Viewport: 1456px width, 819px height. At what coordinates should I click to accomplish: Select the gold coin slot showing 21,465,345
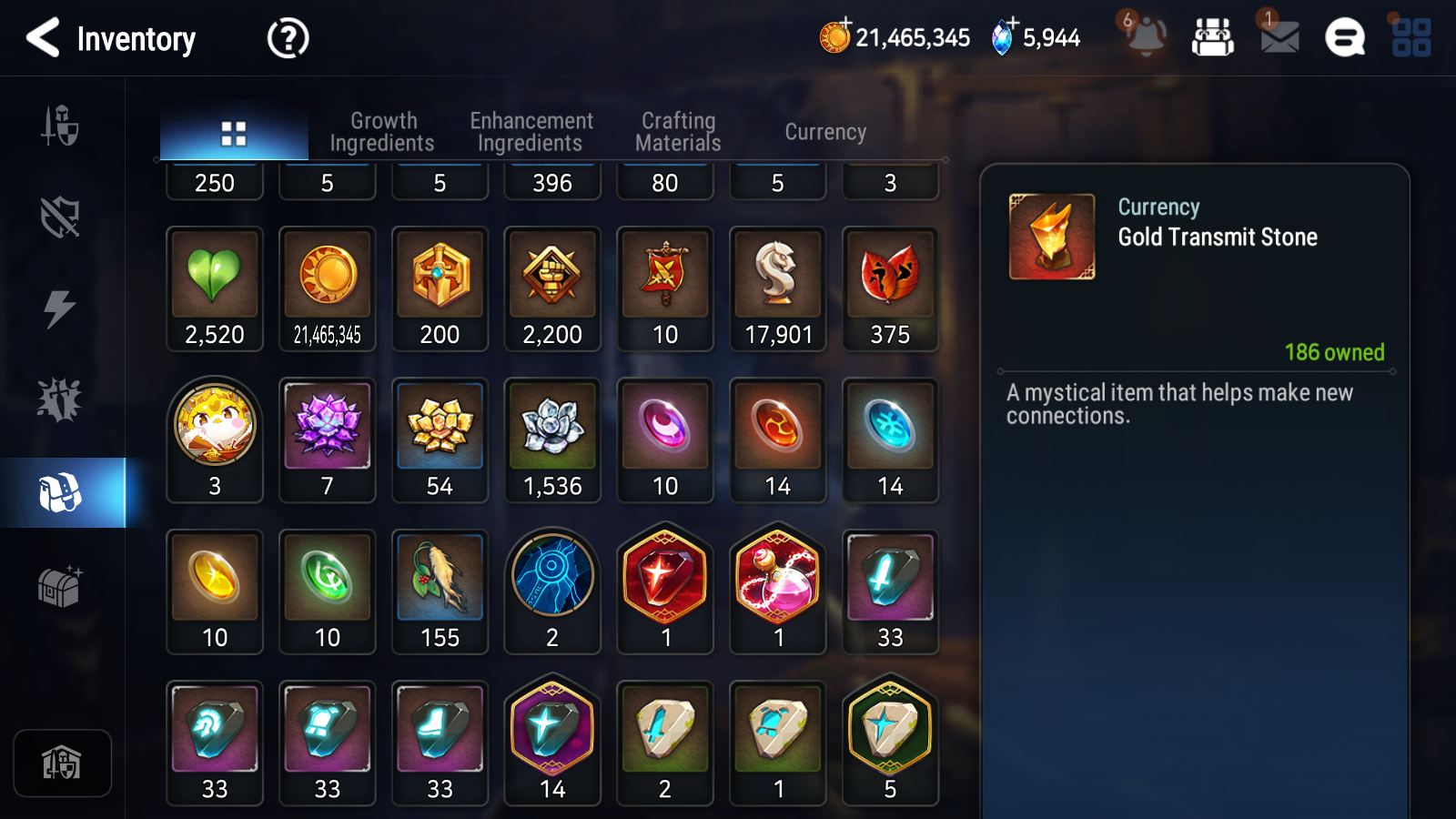(328, 288)
